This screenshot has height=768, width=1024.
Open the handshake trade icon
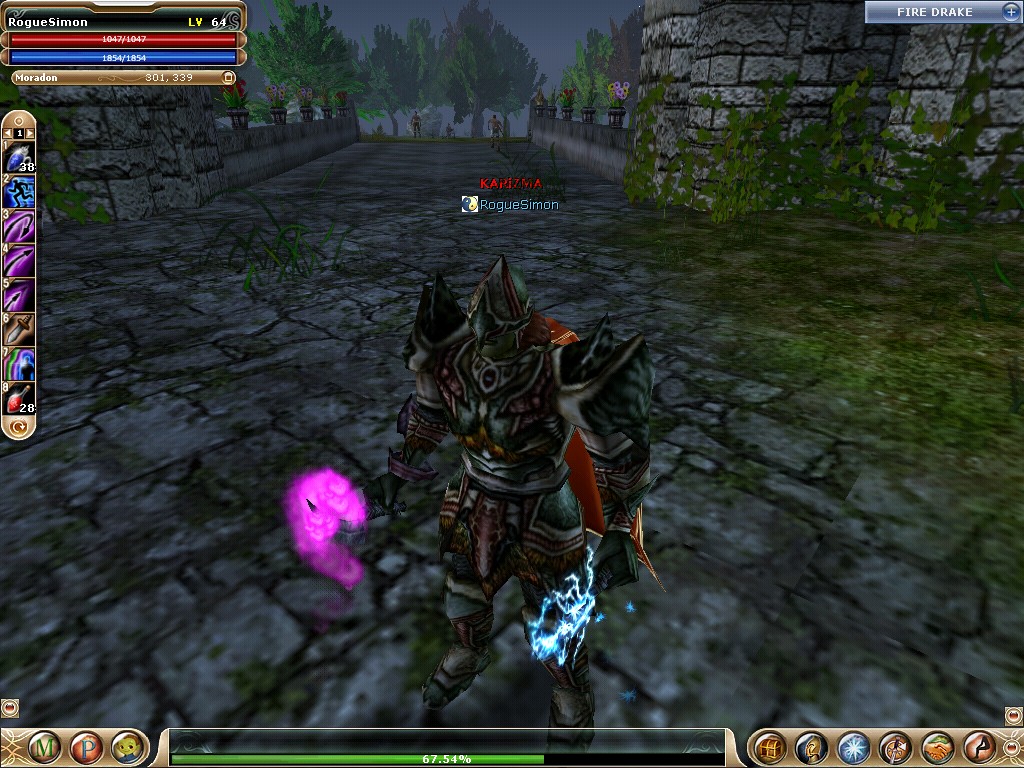[x=937, y=747]
